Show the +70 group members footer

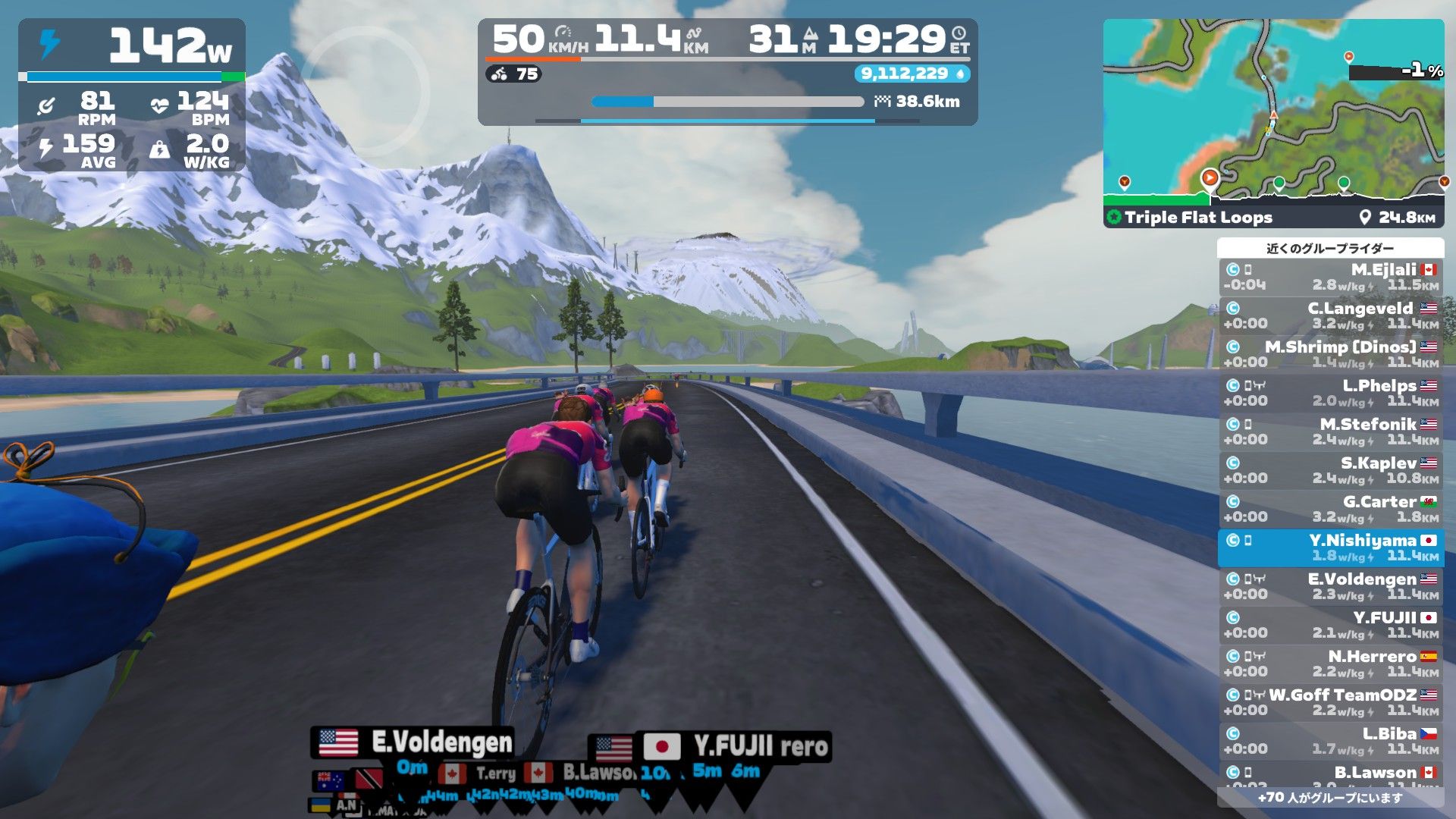click(1330, 797)
